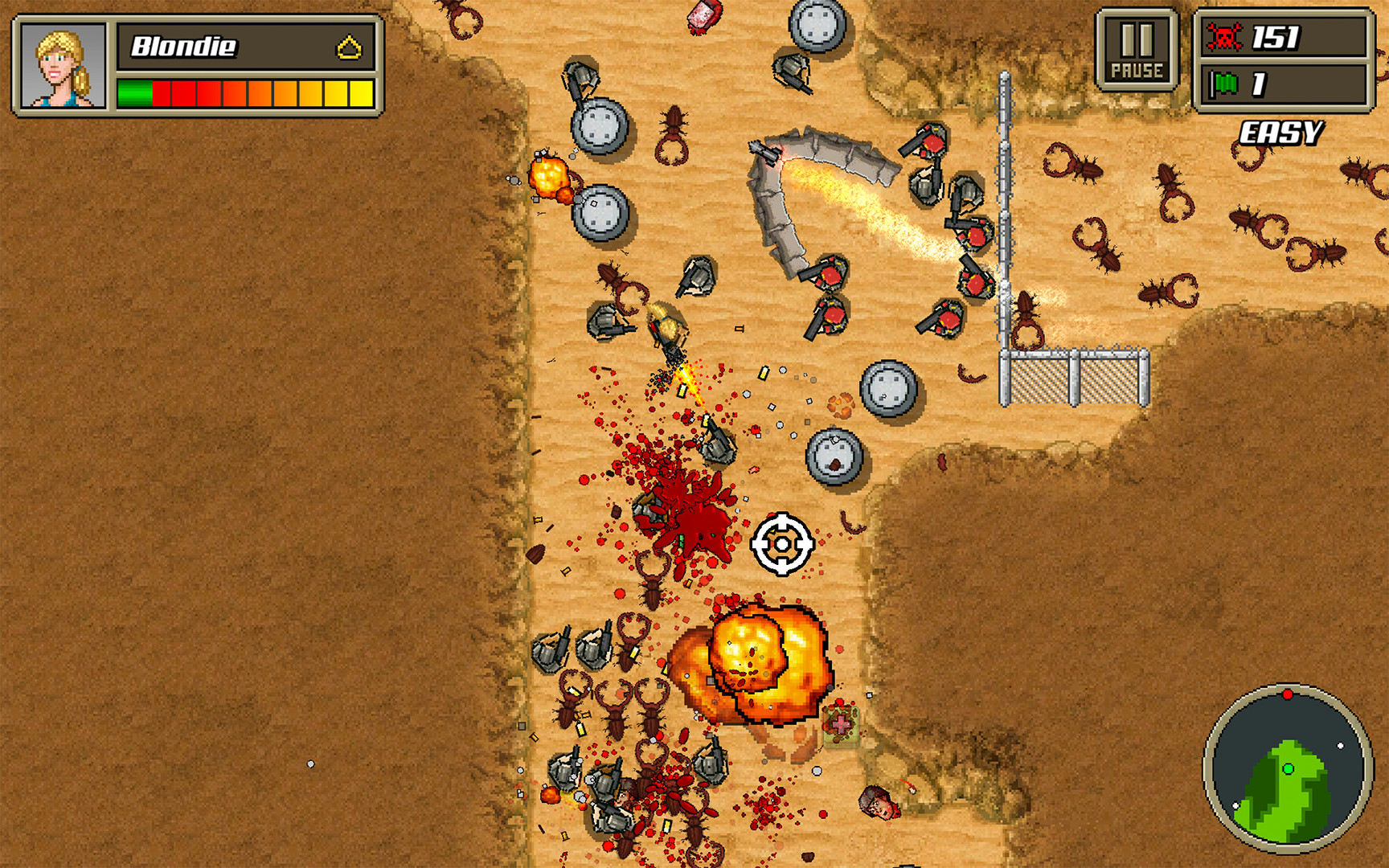Click the rightmost yellow health segment
Image resolution: width=1389 pixels, height=868 pixels.
tap(363, 92)
